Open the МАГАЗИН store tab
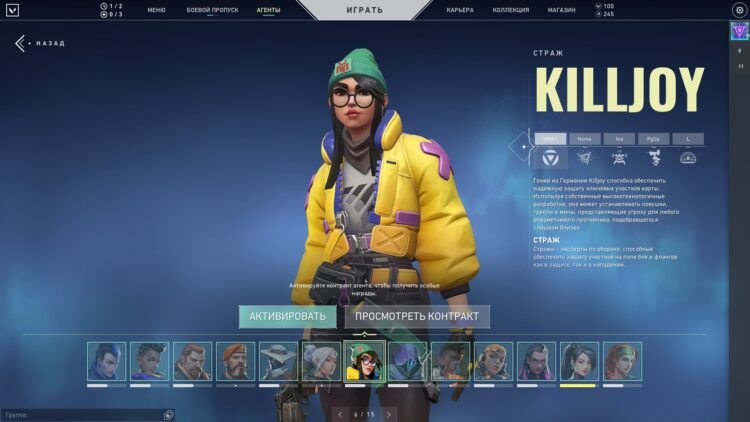The height and width of the screenshot is (422, 750). point(561,9)
